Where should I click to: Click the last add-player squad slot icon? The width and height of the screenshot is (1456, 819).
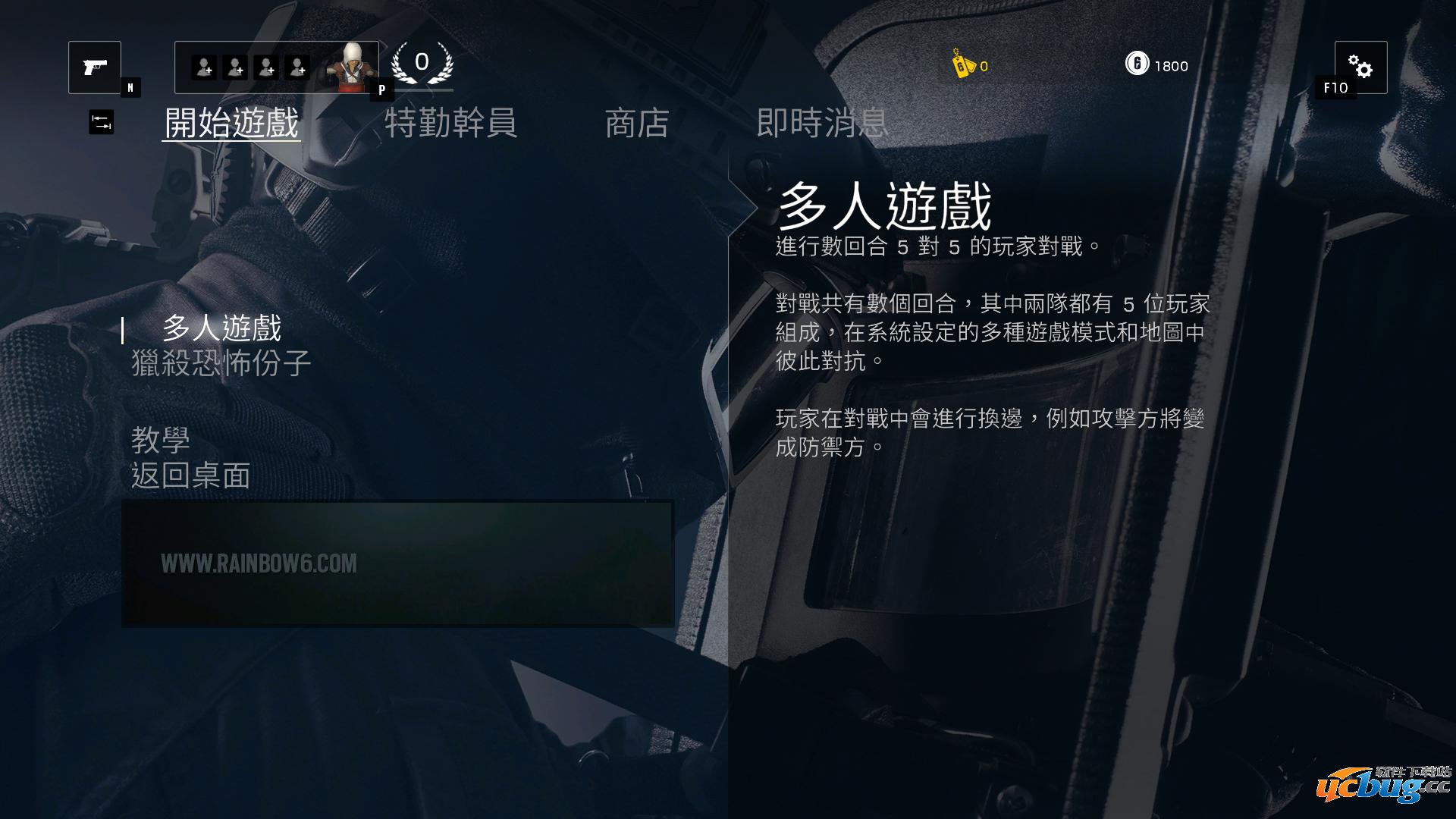(x=299, y=67)
